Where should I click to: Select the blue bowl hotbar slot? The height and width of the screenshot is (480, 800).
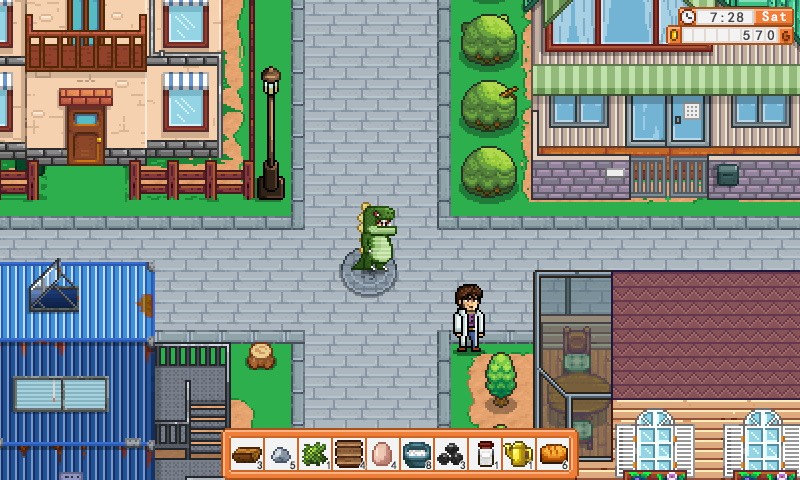[417, 454]
